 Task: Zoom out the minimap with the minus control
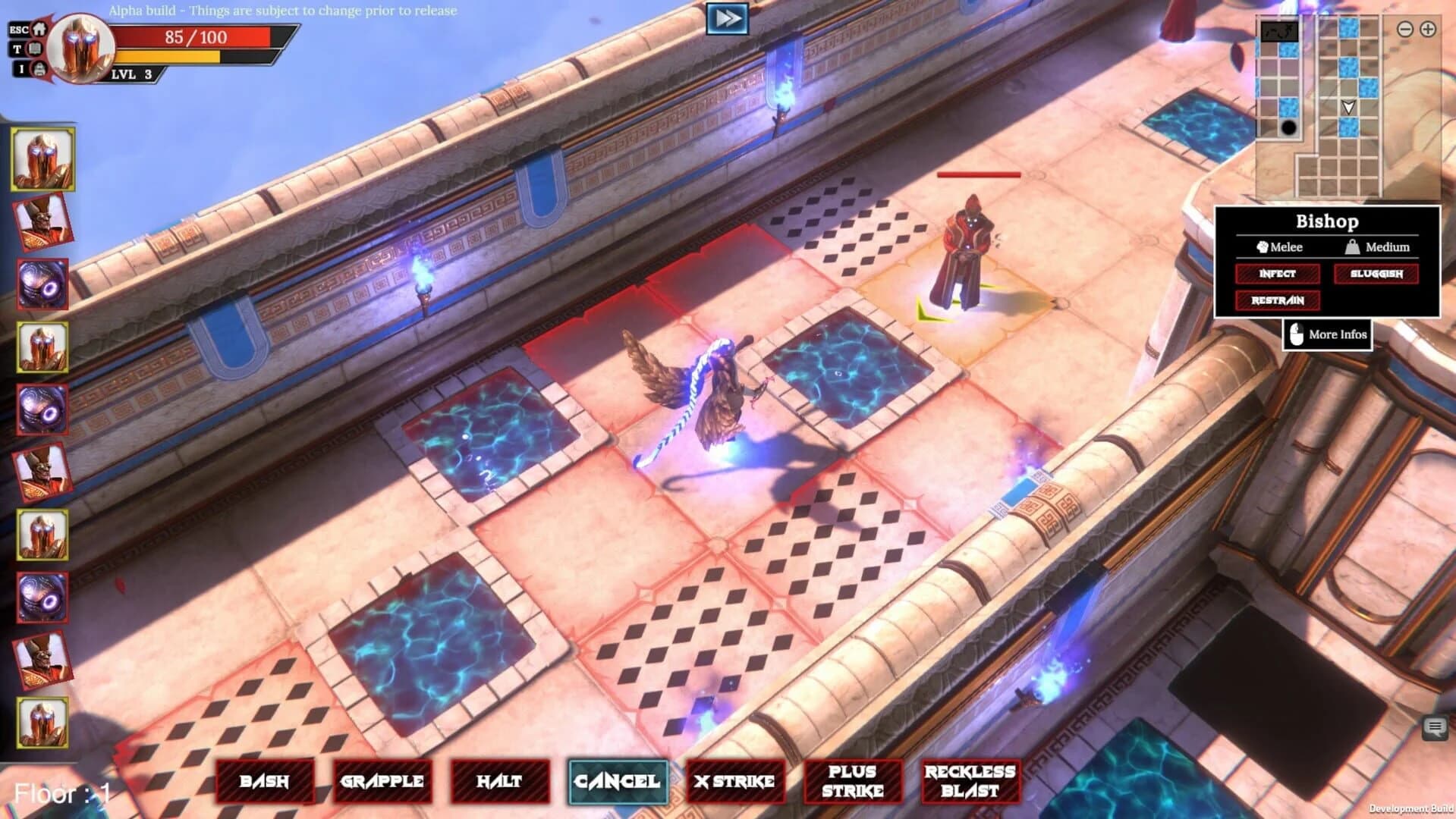tap(1405, 29)
